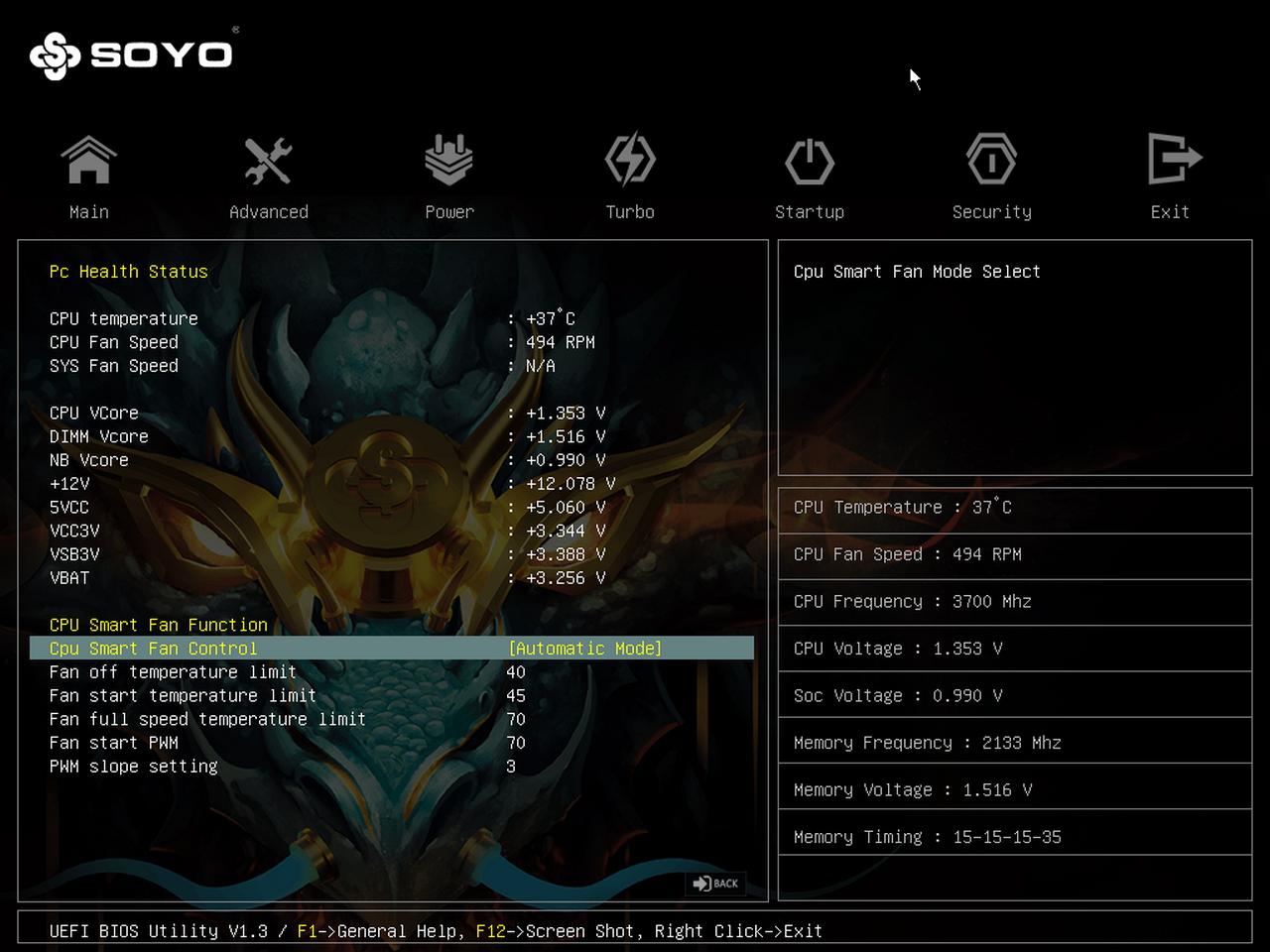This screenshot has width=1270, height=952.
Task: Select the Startup power-symbol icon
Action: click(x=811, y=159)
